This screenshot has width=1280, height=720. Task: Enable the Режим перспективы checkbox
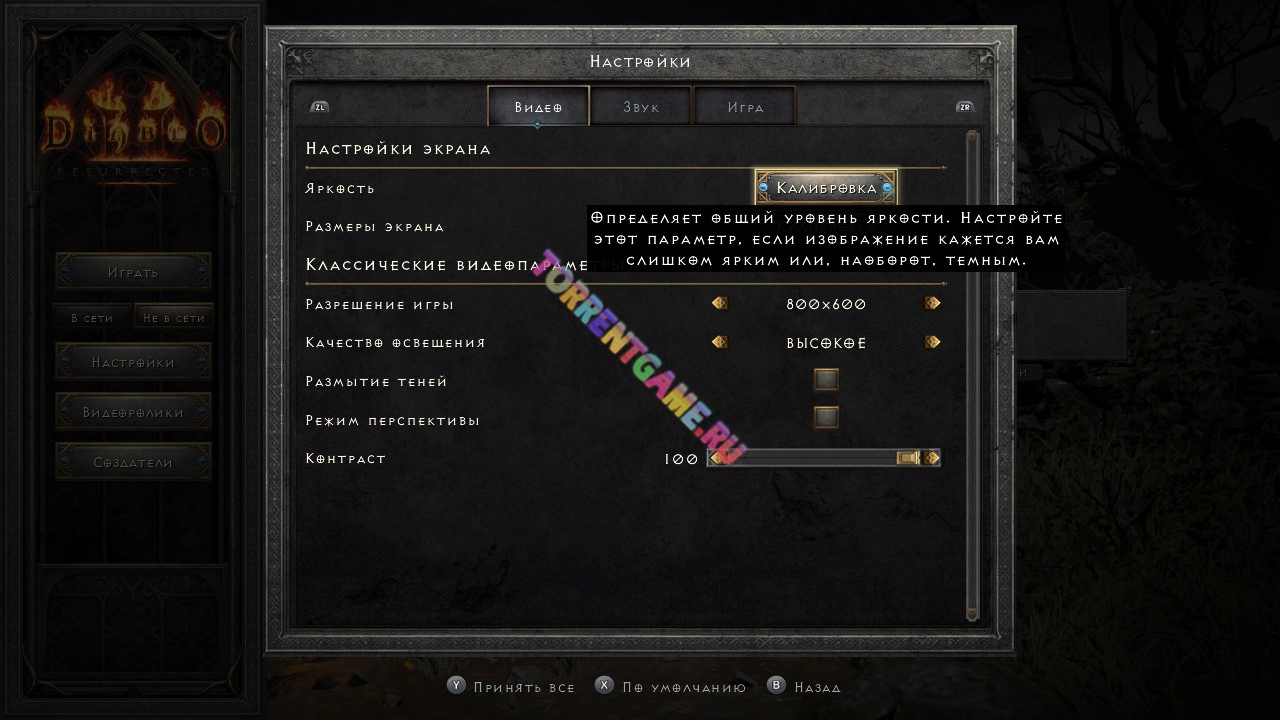point(826,418)
